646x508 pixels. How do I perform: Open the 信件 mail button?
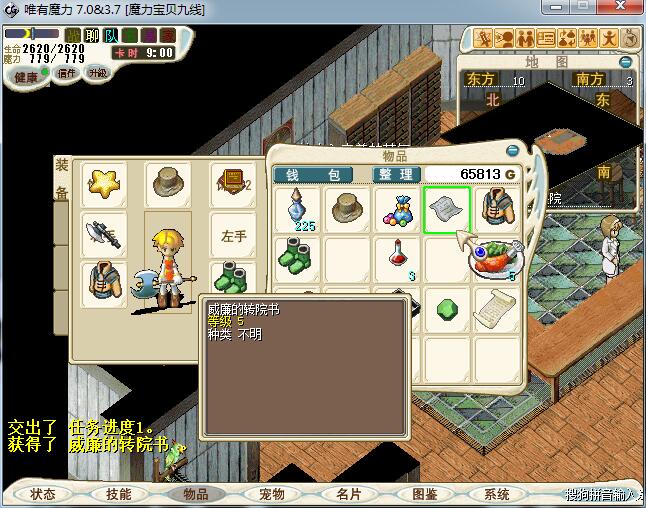(x=68, y=73)
